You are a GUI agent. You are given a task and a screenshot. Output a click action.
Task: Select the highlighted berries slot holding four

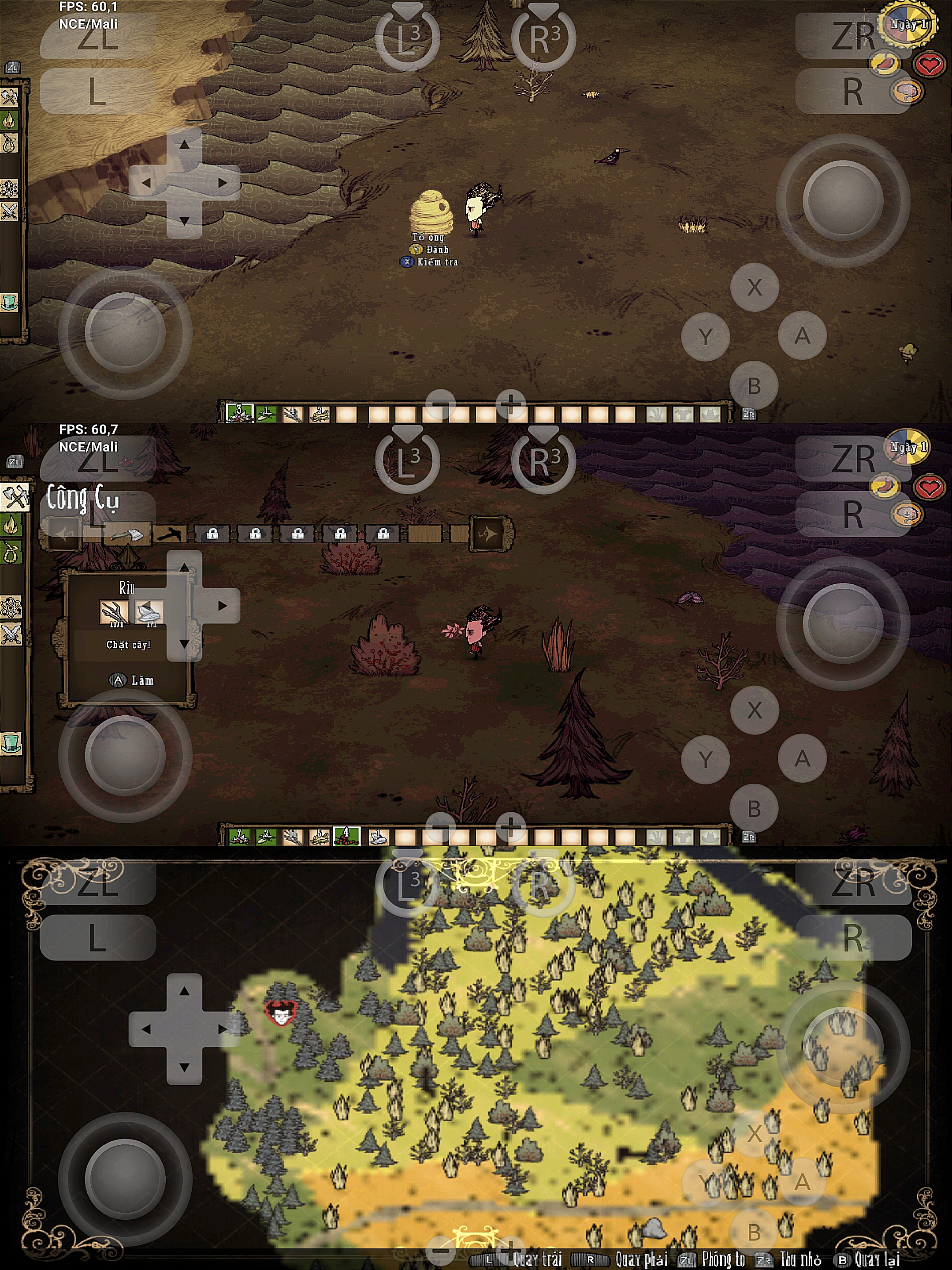[346, 837]
